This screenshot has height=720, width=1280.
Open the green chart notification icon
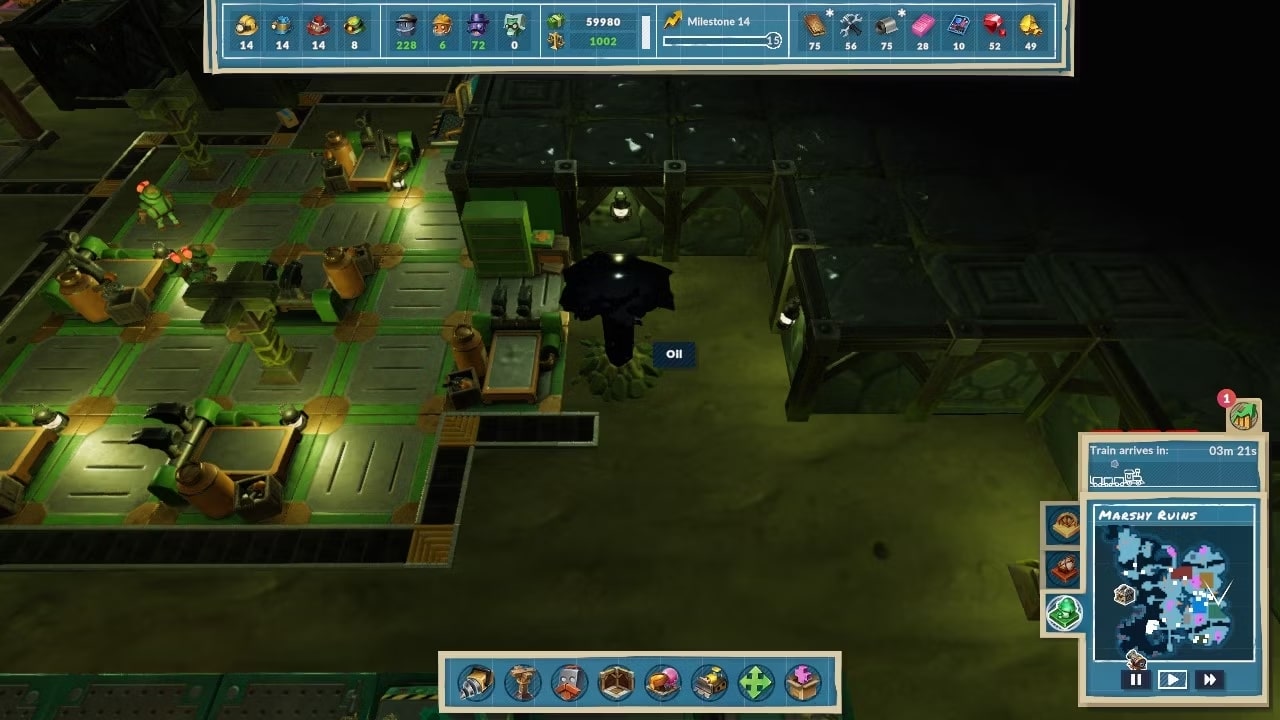(1244, 414)
